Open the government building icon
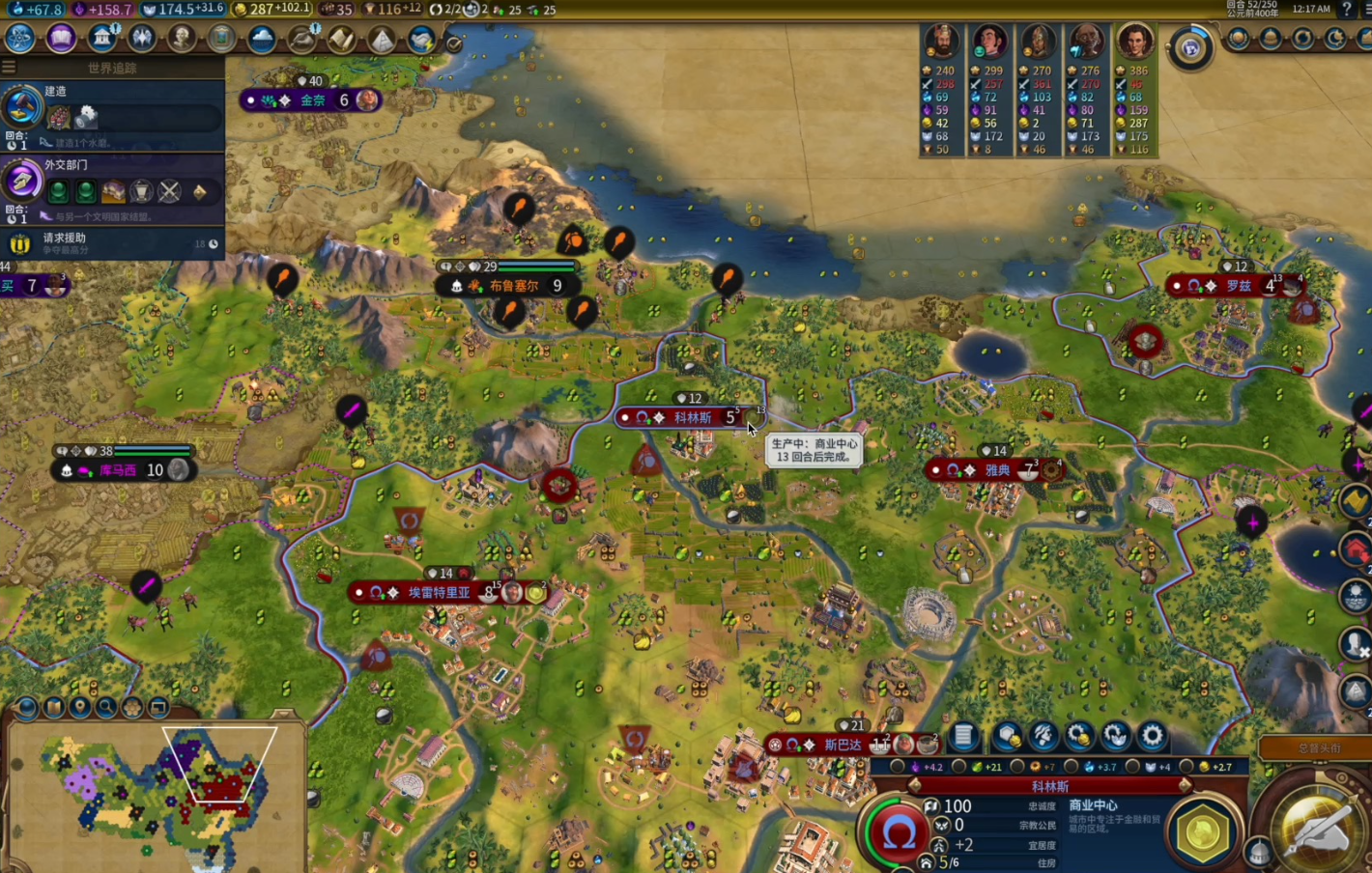This screenshot has height=873, width=1372. [x=102, y=39]
